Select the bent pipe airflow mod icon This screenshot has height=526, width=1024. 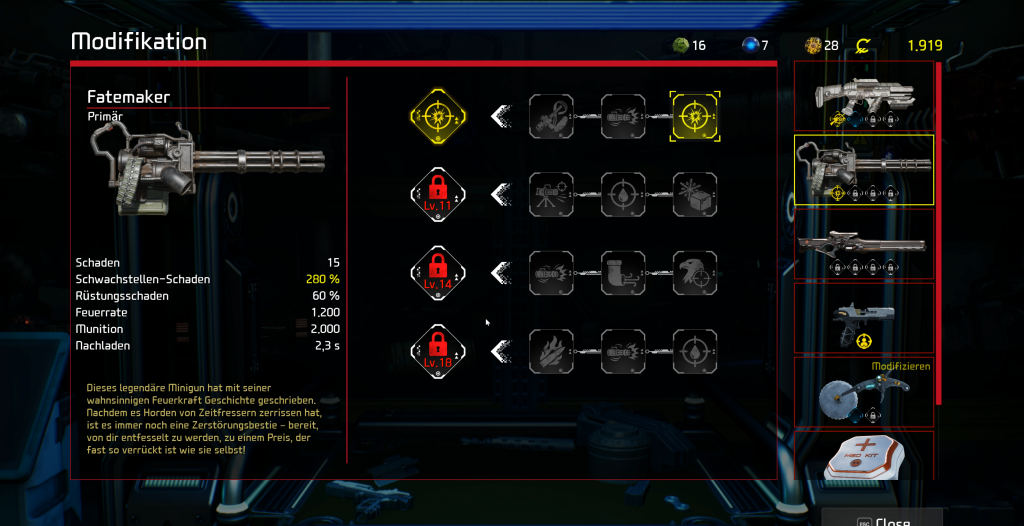[x=621, y=272]
